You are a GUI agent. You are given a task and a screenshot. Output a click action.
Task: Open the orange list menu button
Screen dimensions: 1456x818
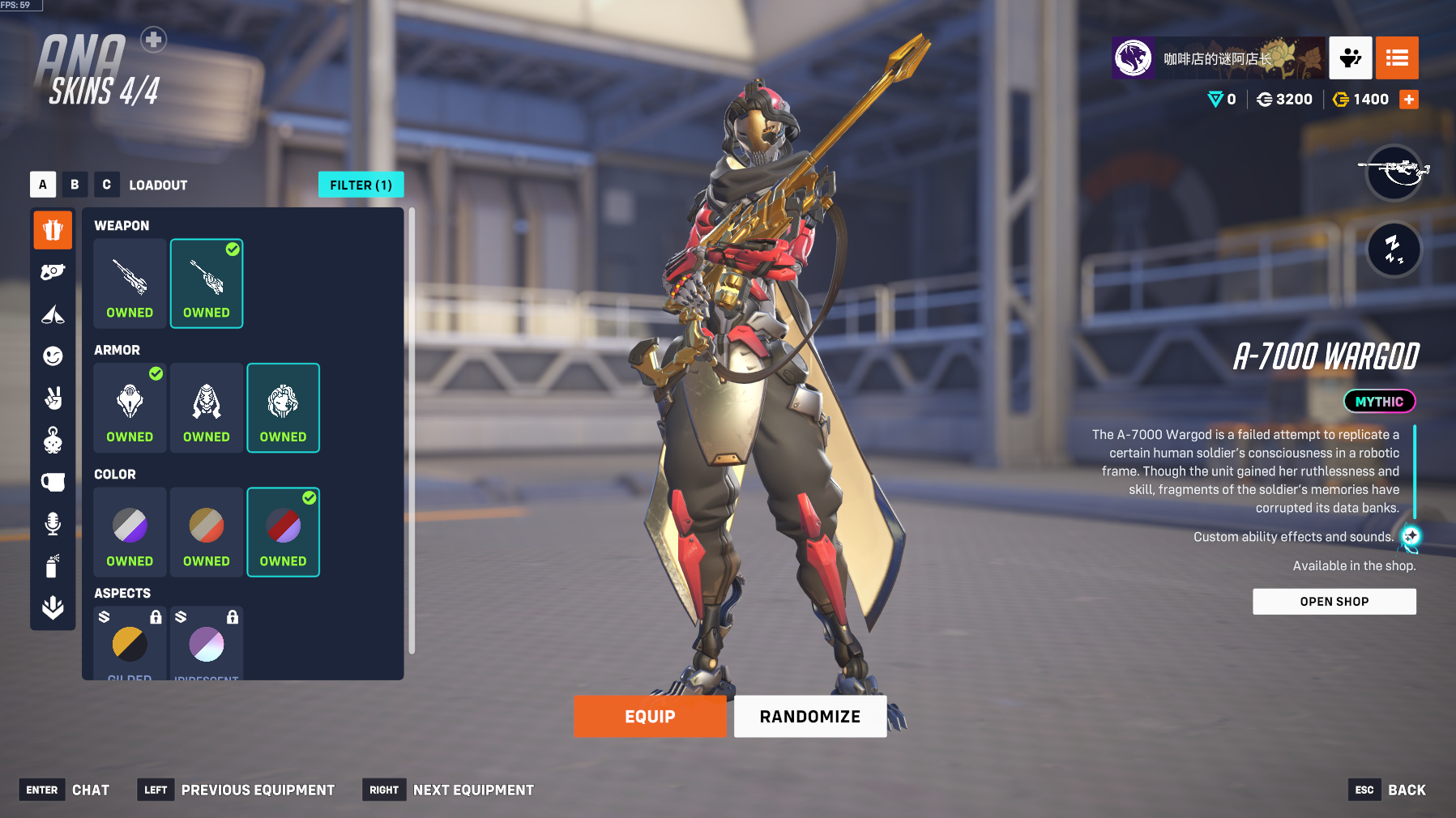(1397, 58)
